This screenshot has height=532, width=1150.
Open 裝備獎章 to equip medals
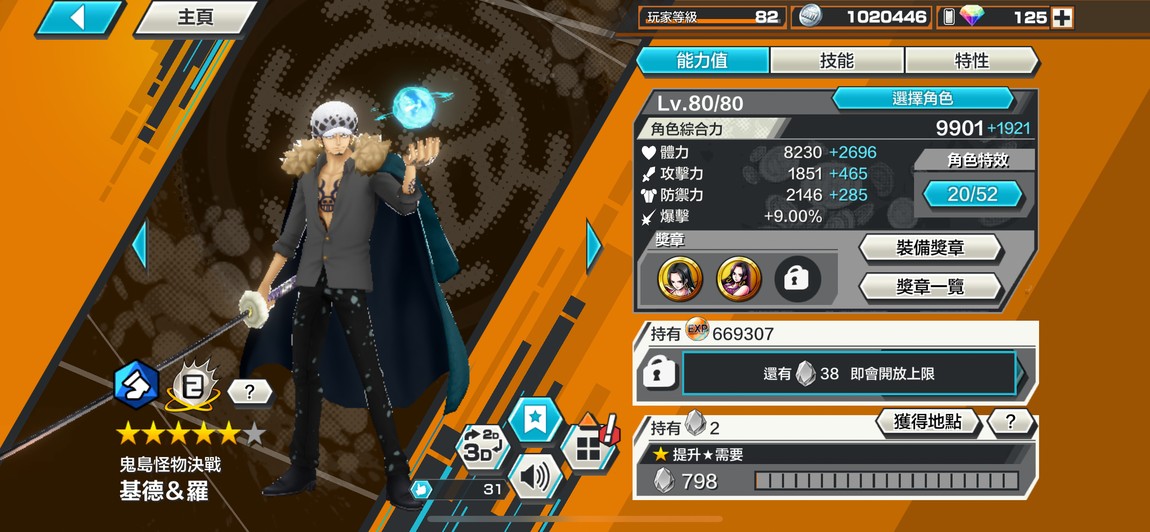coord(930,248)
